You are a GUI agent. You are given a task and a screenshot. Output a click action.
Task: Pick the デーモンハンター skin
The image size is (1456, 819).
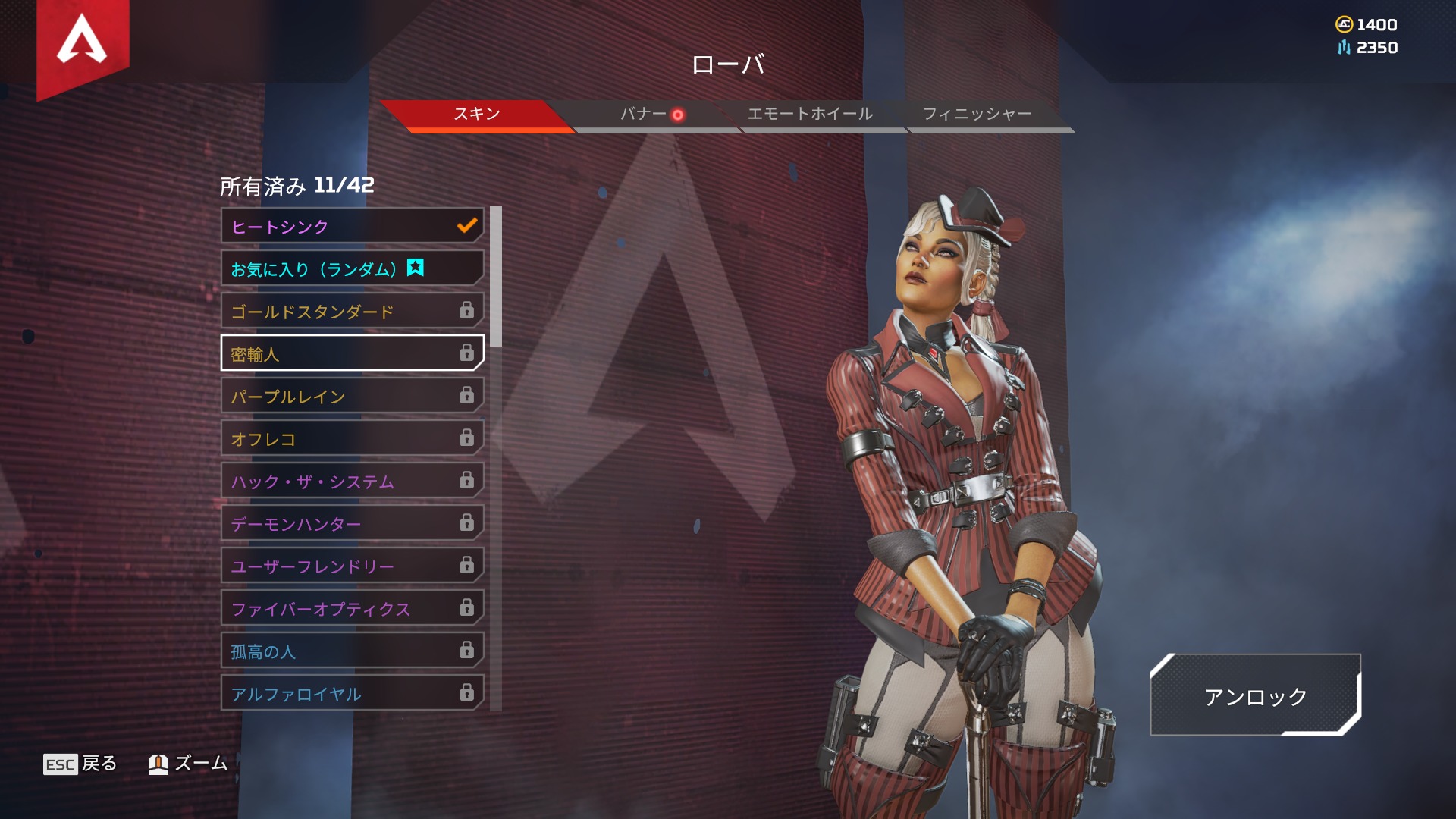pos(352,524)
